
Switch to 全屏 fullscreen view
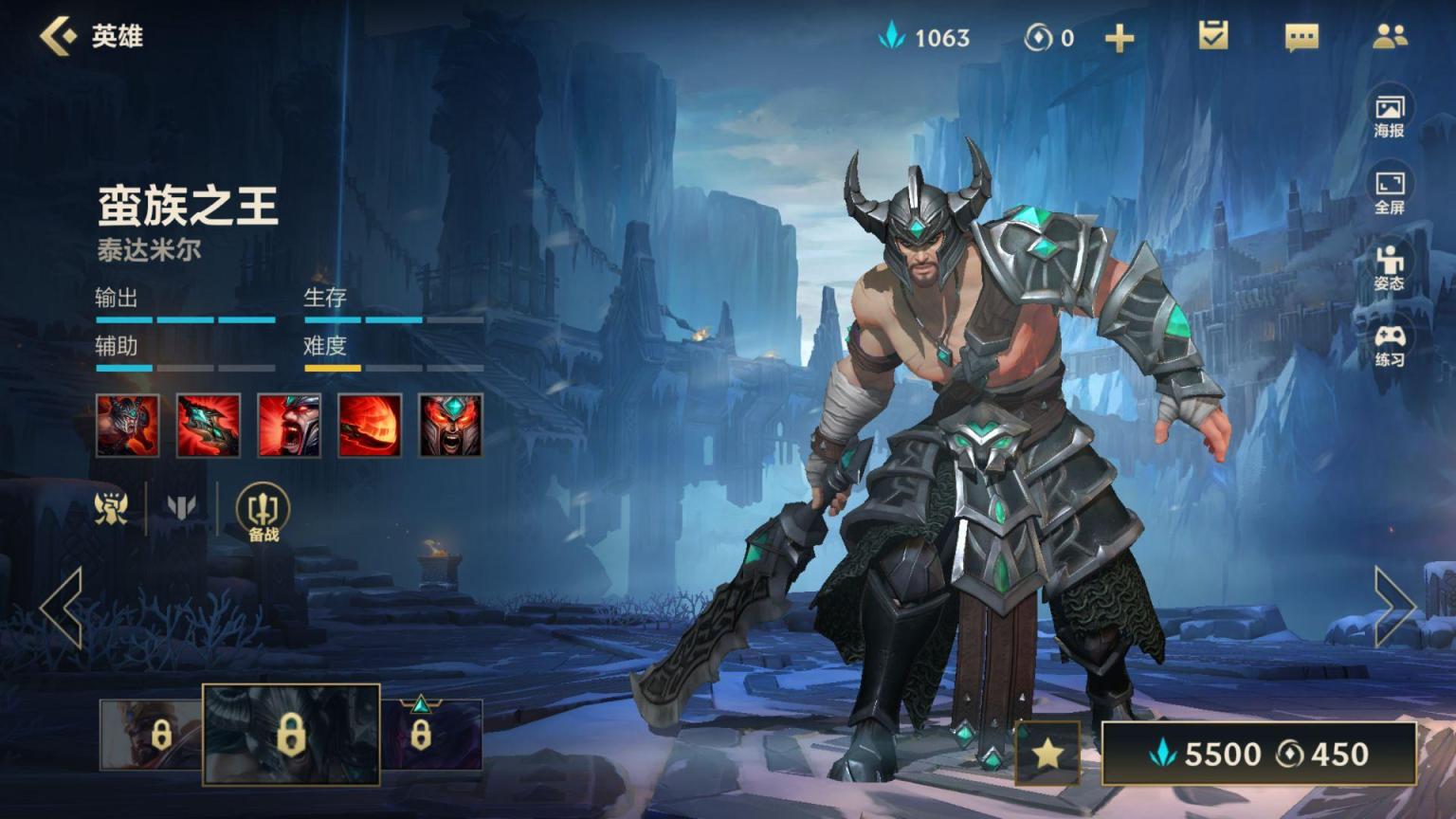[1390, 191]
